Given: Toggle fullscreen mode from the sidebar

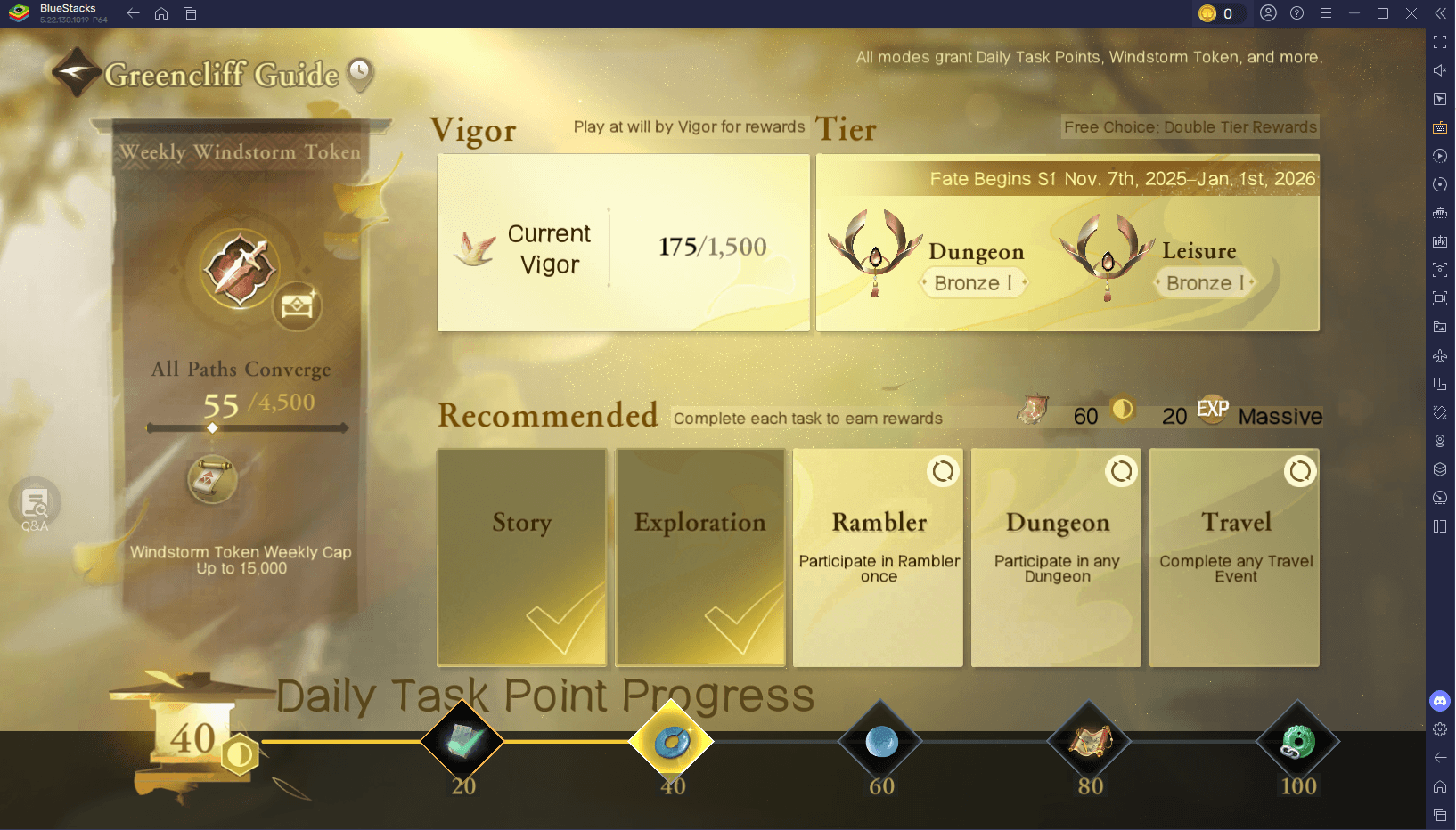Looking at the screenshot, I should pyautogui.click(x=1439, y=42).
